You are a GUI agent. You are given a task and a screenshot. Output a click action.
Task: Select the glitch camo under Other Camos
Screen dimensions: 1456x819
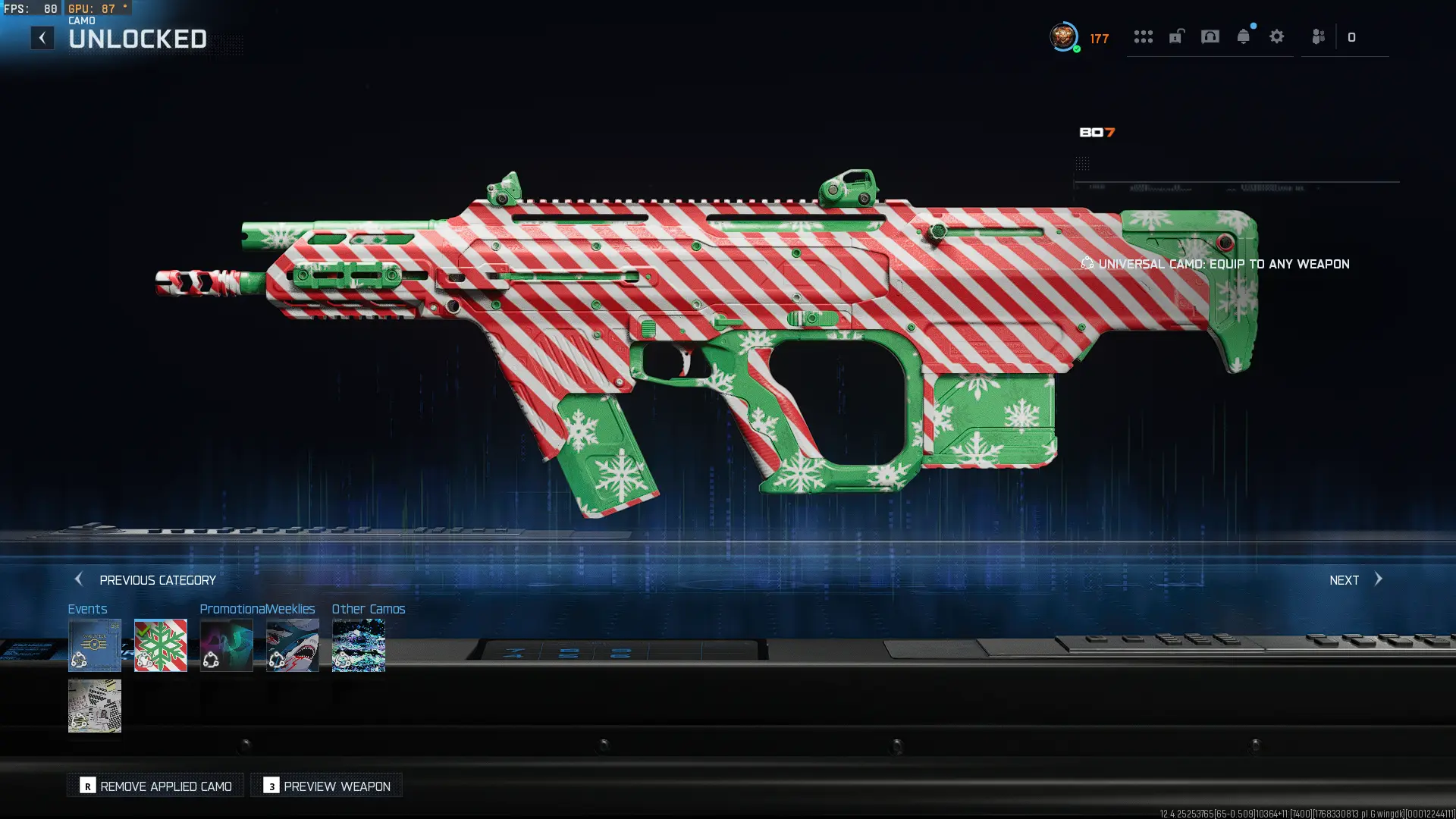[358, 645]
